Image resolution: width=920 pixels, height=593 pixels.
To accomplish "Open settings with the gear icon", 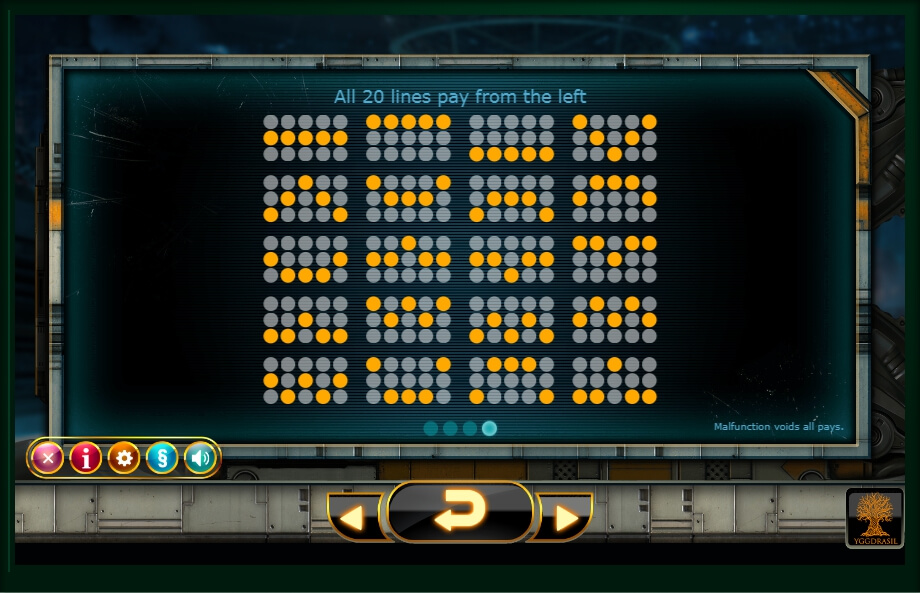I will click(x=124, y=458).
